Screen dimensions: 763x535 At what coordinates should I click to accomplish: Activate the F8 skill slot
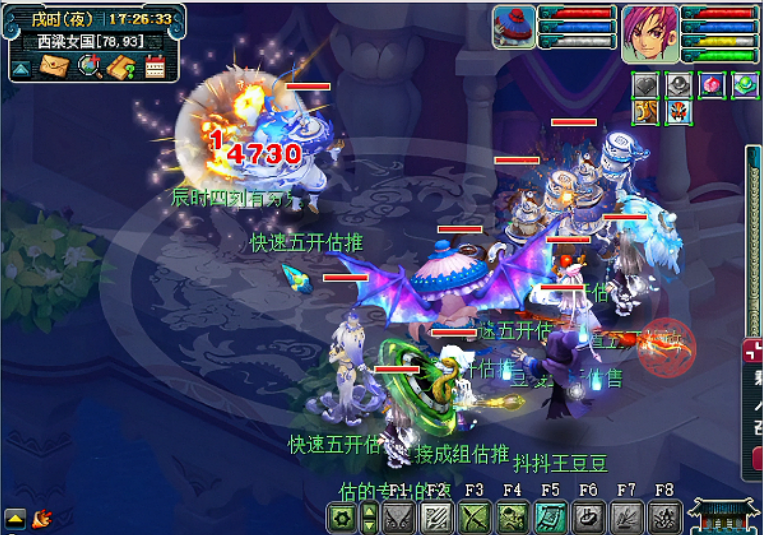(x=662, y=517)
